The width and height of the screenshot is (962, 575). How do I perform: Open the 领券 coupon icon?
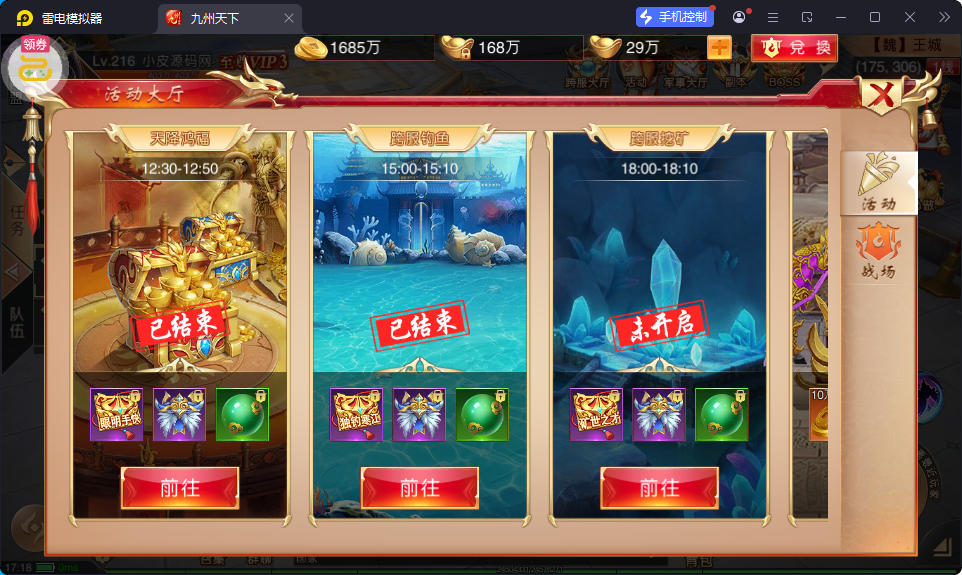35,63
